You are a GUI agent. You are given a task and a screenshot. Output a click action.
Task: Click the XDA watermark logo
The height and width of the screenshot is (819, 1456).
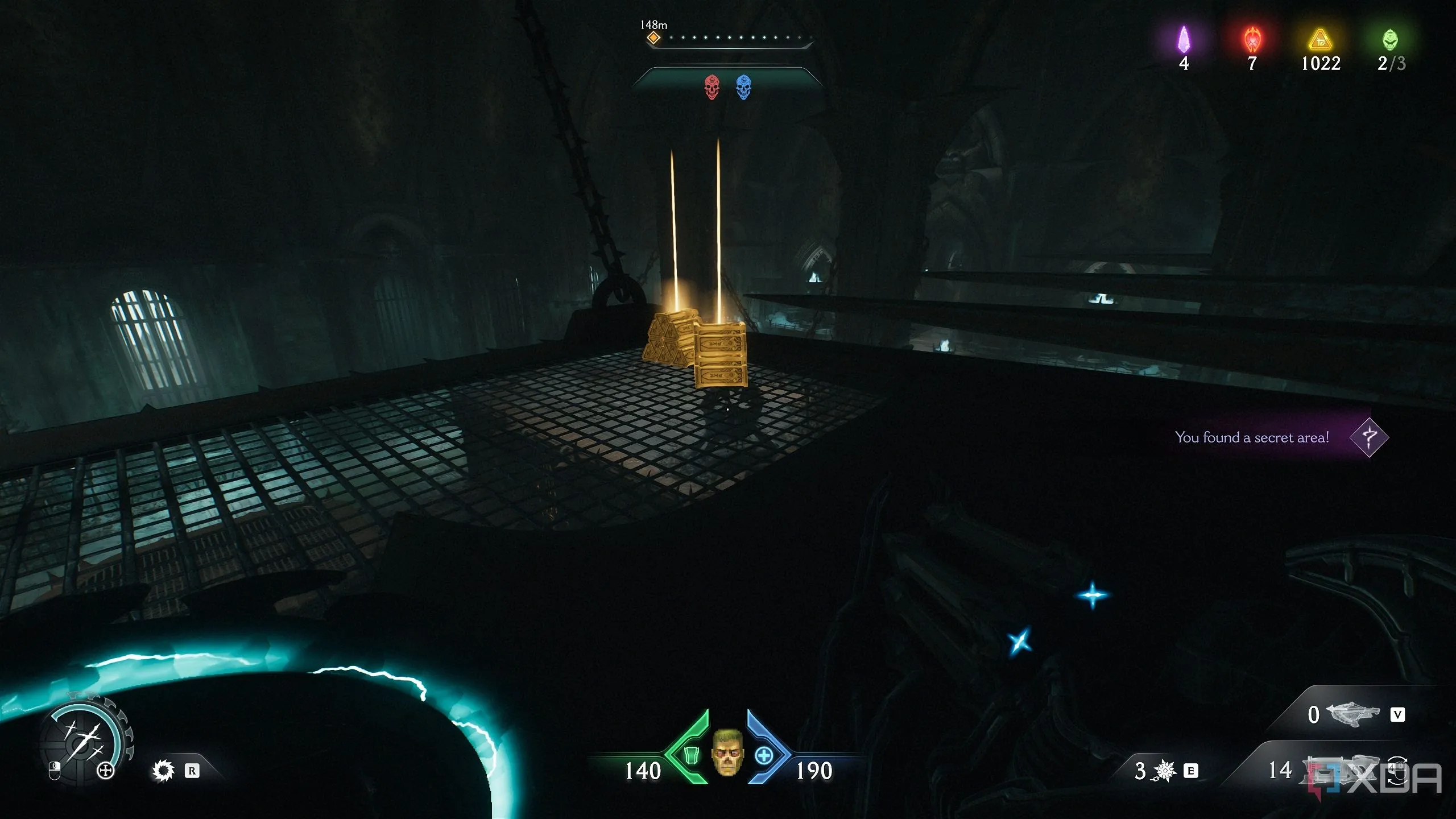pos(1376,778)
